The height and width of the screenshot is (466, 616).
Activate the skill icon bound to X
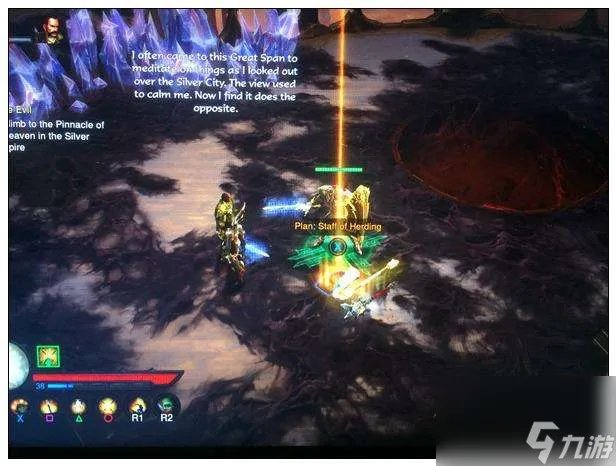(x=19, y=406)
